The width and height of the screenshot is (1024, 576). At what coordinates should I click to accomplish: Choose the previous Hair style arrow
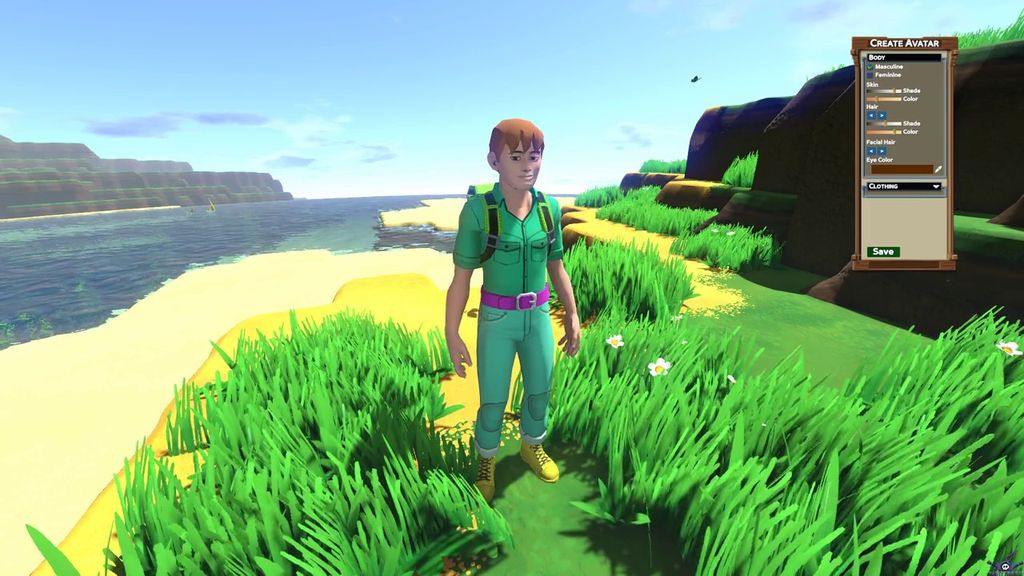[871, 115]
